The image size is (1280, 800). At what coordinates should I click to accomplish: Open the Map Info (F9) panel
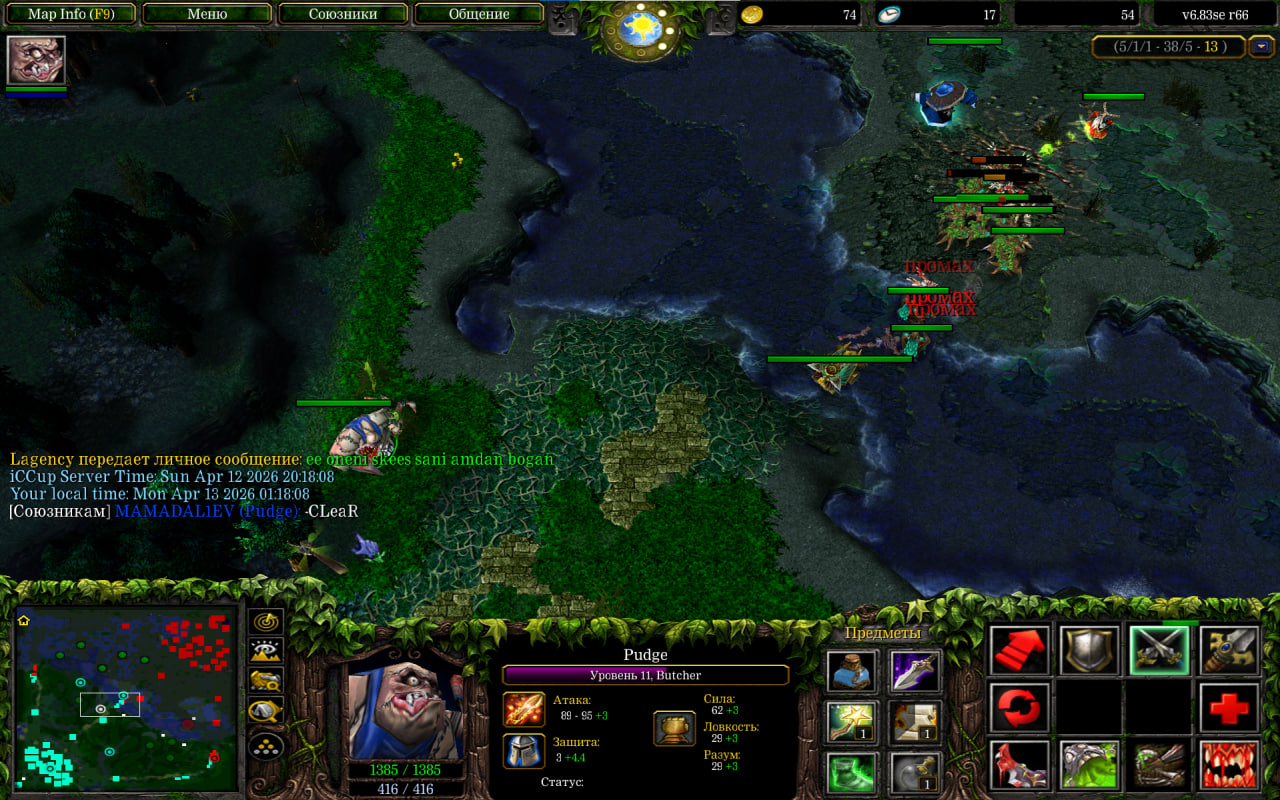(x=71, y=14)
